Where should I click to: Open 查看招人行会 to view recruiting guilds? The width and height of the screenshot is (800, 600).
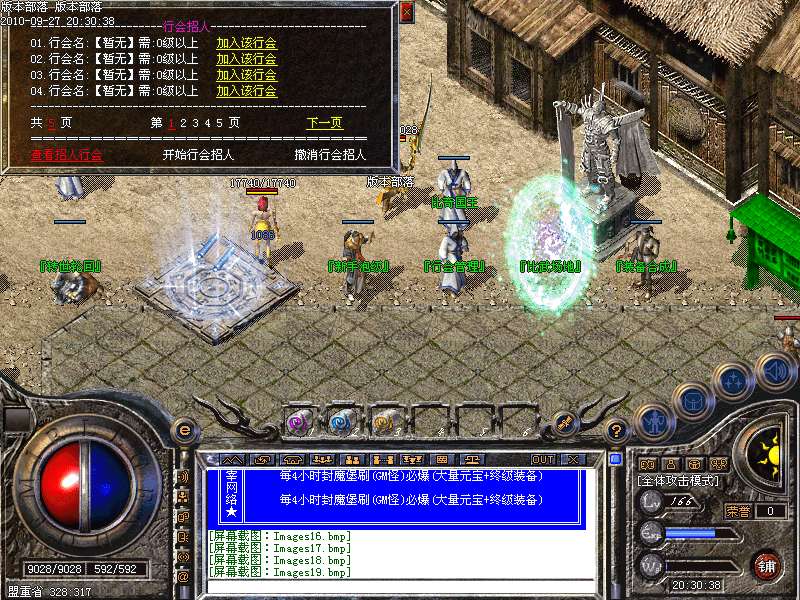66,155
